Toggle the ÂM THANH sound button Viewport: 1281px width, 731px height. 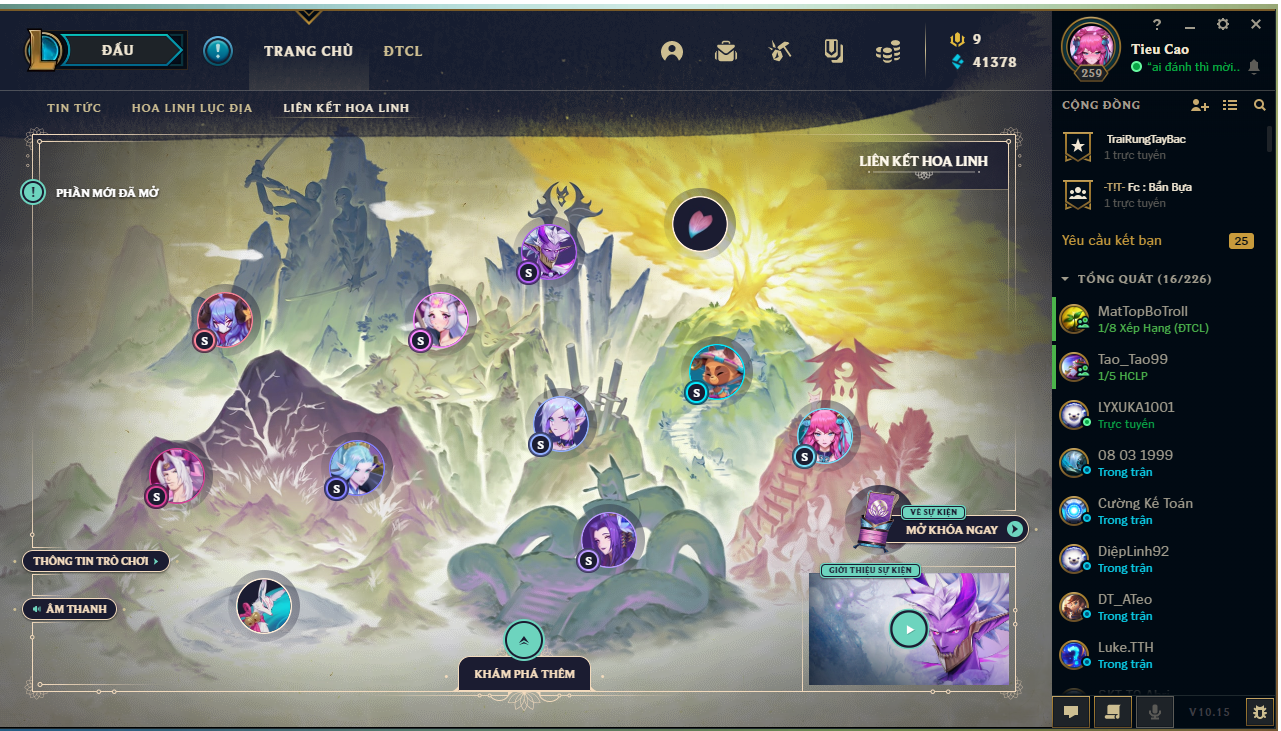coord(70,608)
